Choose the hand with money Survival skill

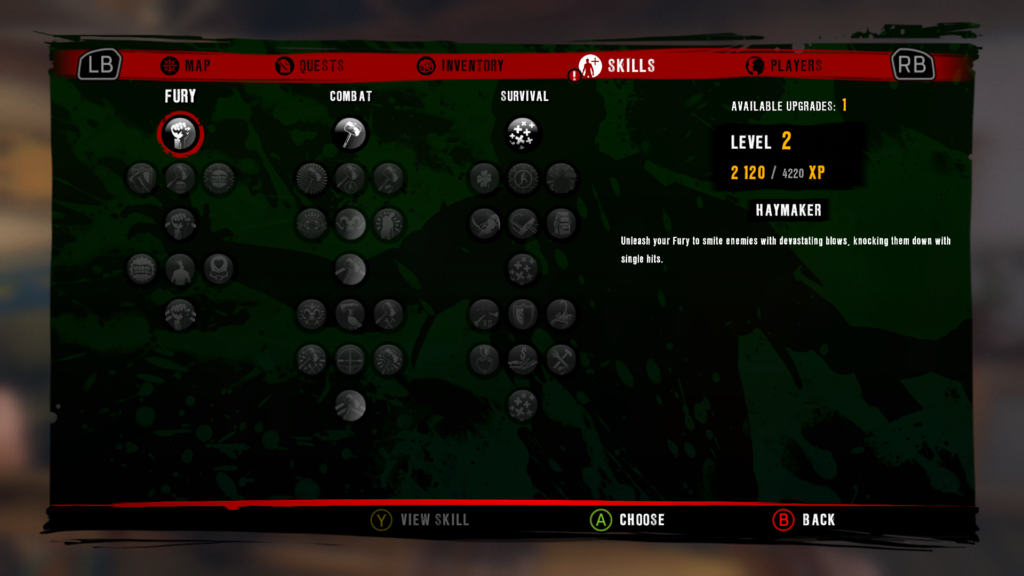pos(523,358)
